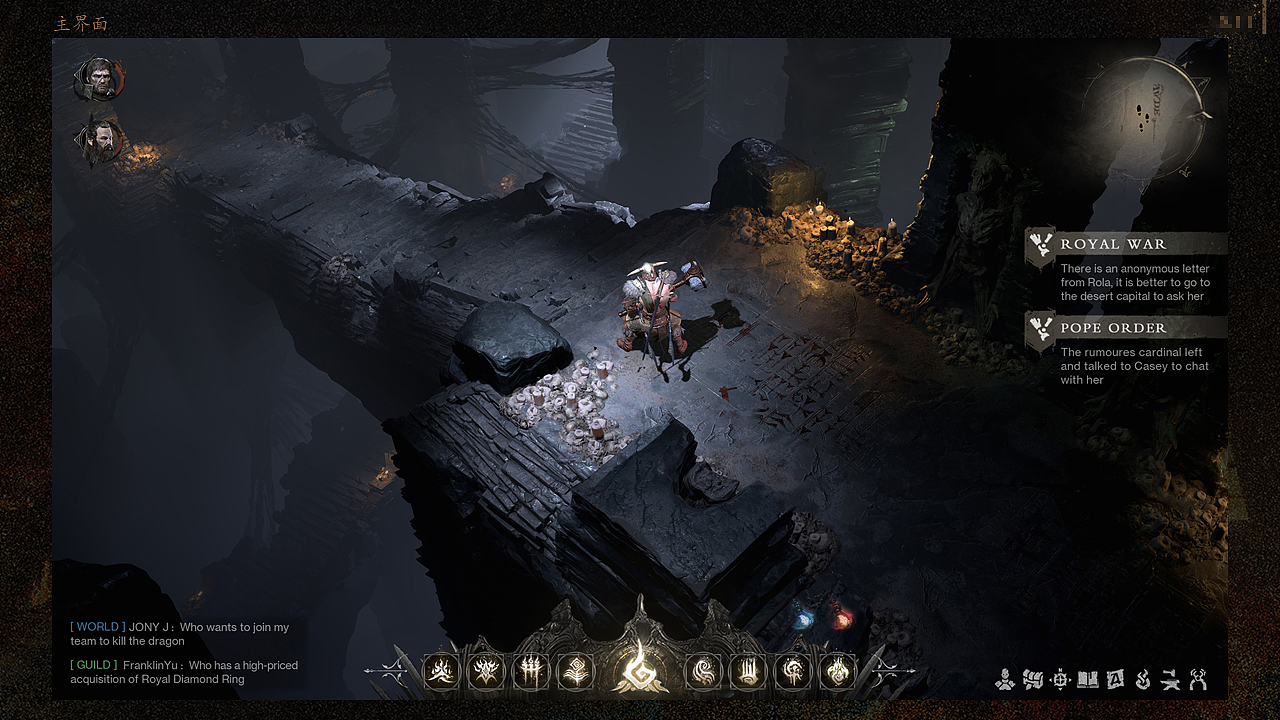Click the Guild chat message from FranklinYu

tap(184, 672)
